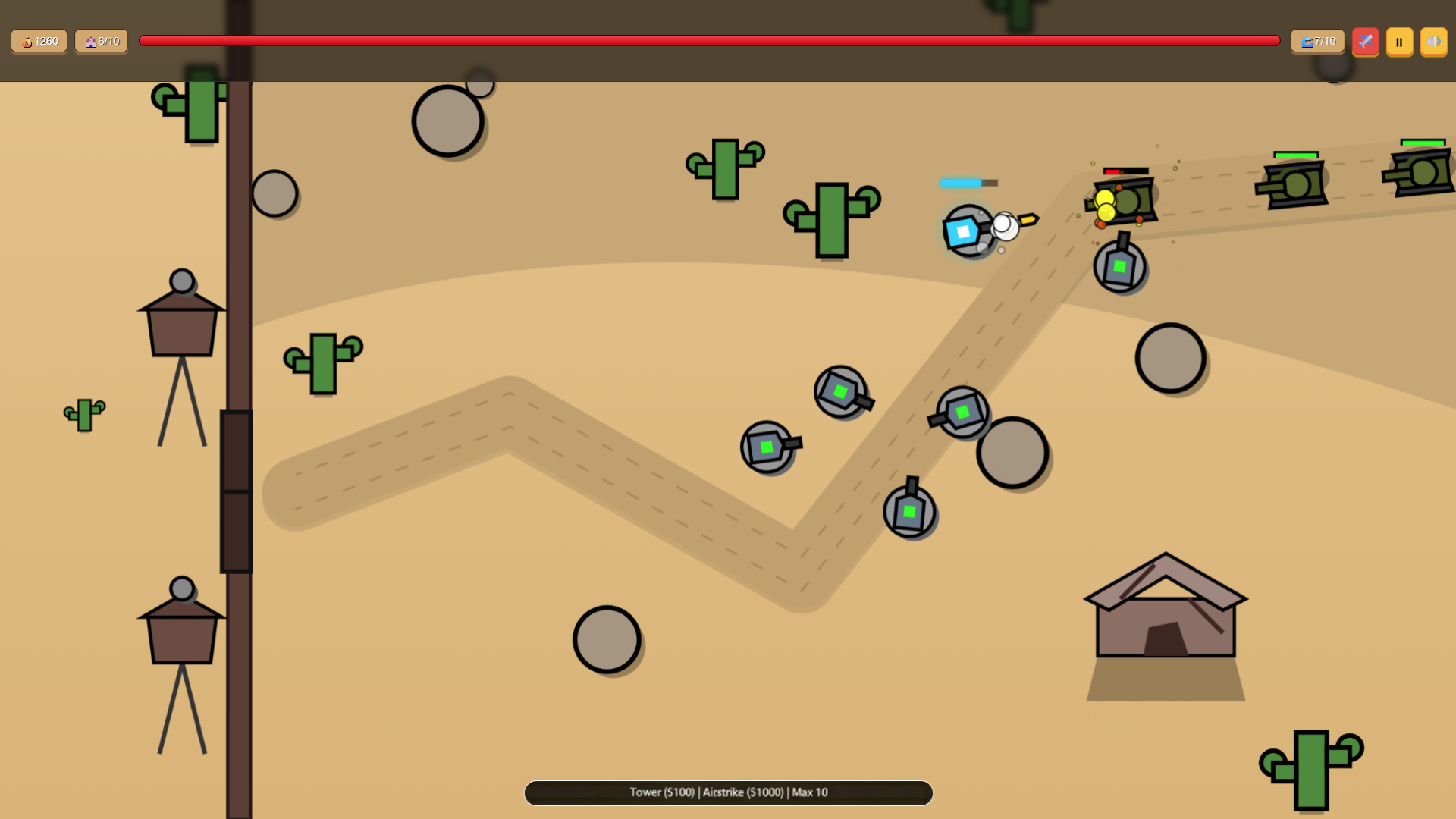This screenshot has height=819, width=1456.
Task: Click the castle lives counter showing 6/10
Action: (x=101, y=42)
